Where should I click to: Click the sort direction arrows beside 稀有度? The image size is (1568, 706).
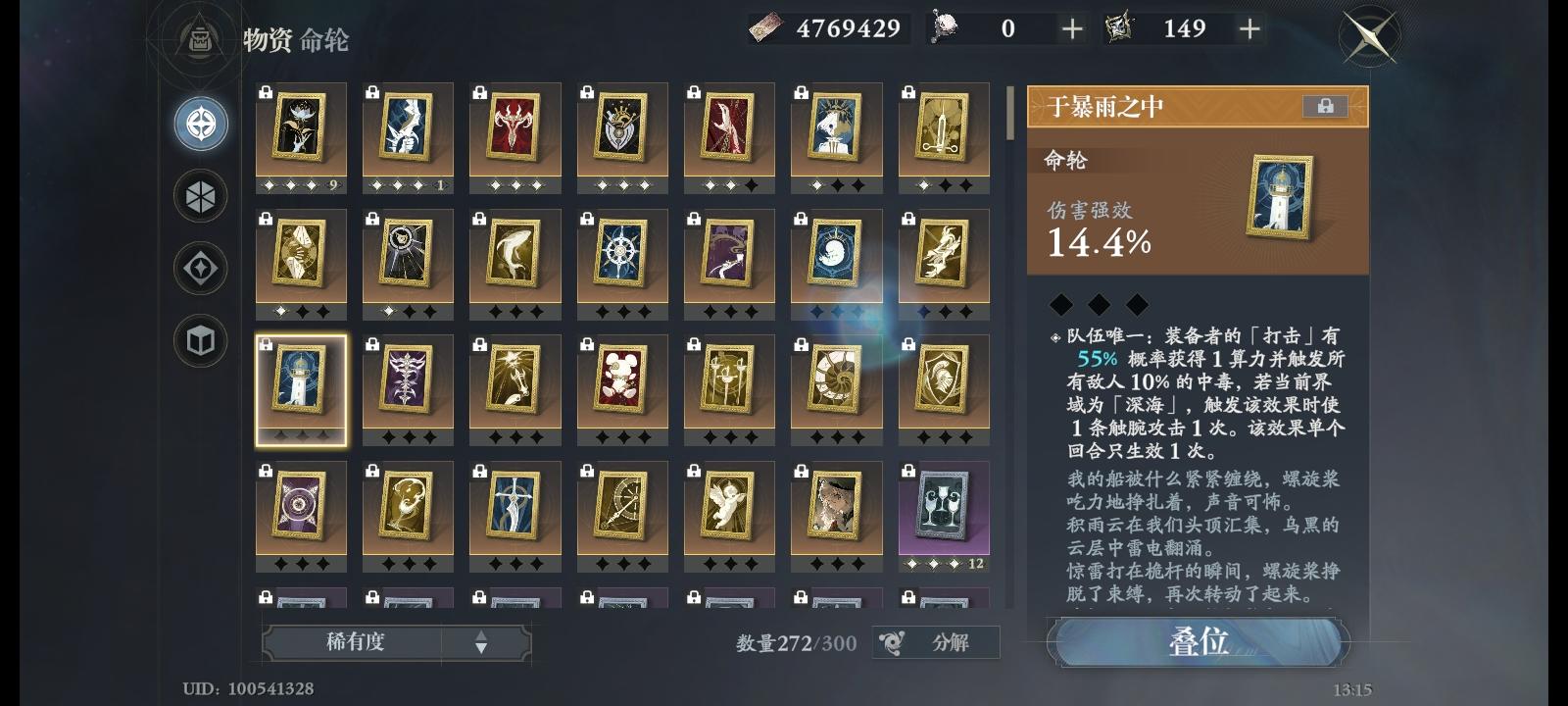click(480, 642)
